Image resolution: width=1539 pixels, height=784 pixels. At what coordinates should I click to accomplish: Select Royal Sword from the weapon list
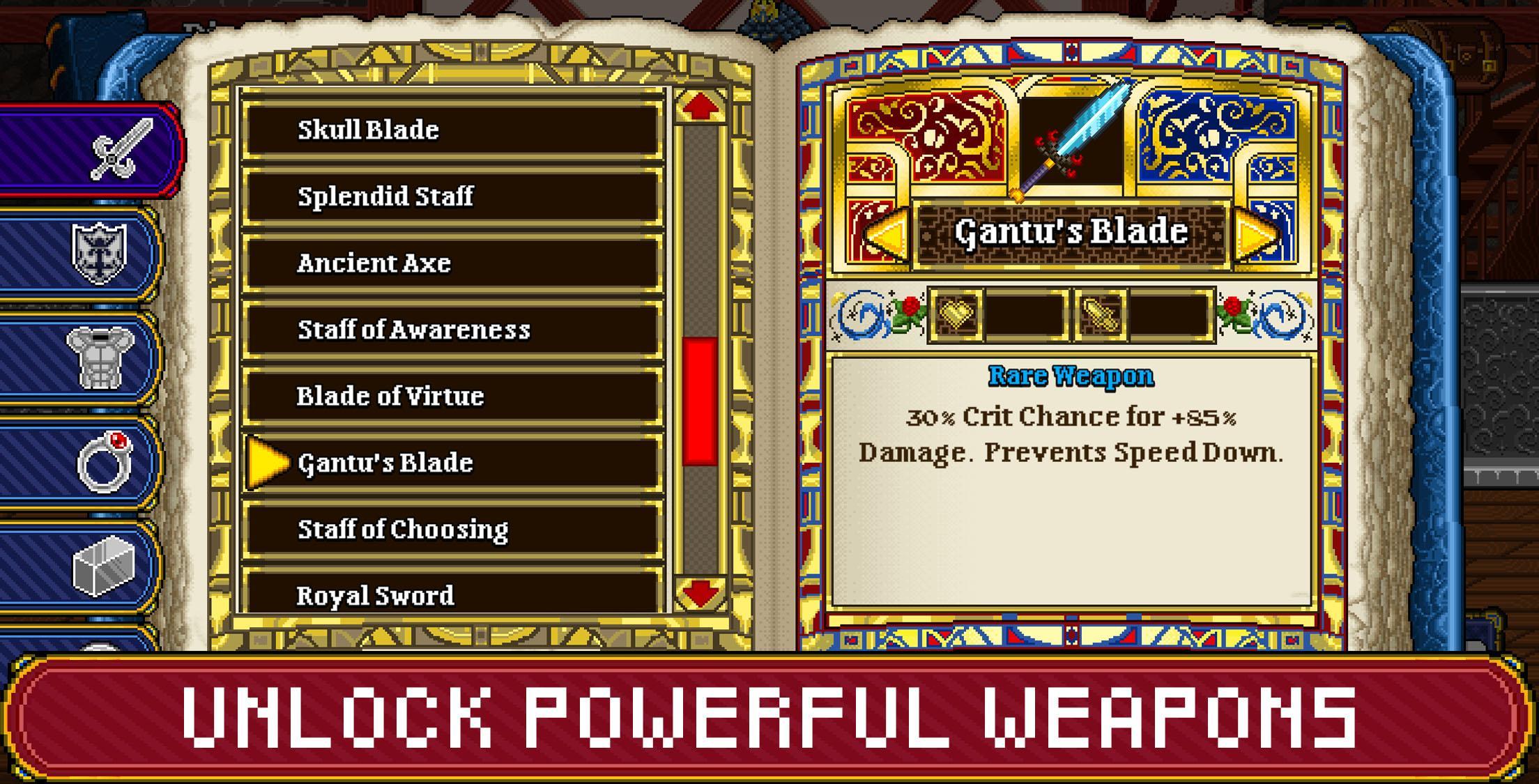[453, 596]
